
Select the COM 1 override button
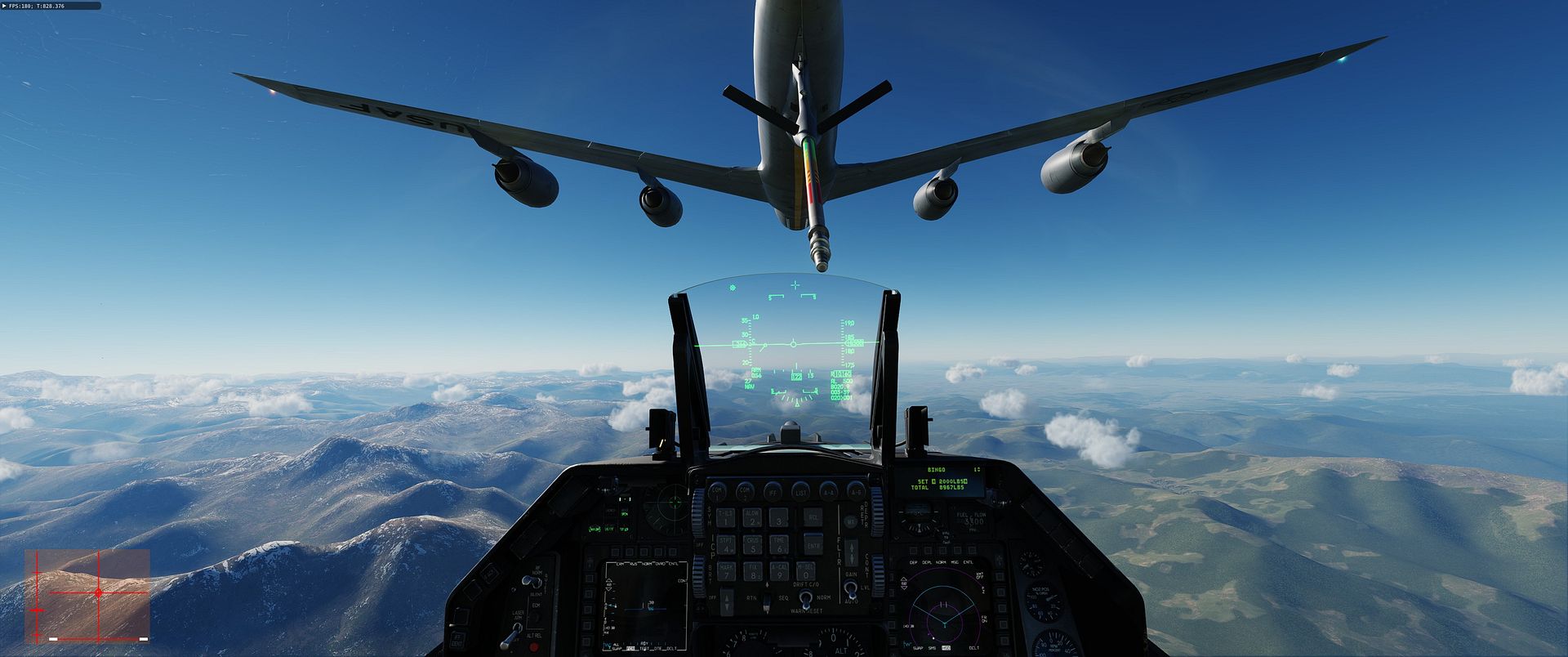[718, 492]
